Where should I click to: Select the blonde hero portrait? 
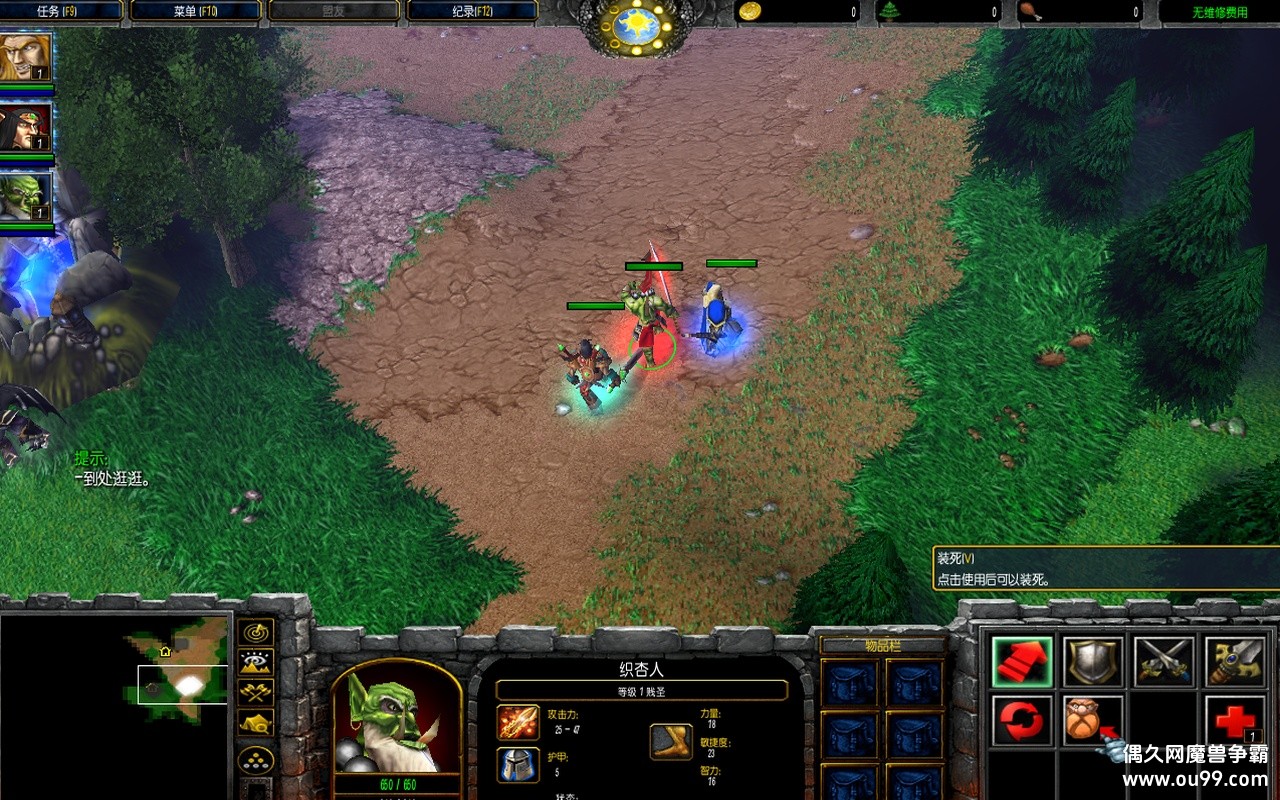[26, 58]
